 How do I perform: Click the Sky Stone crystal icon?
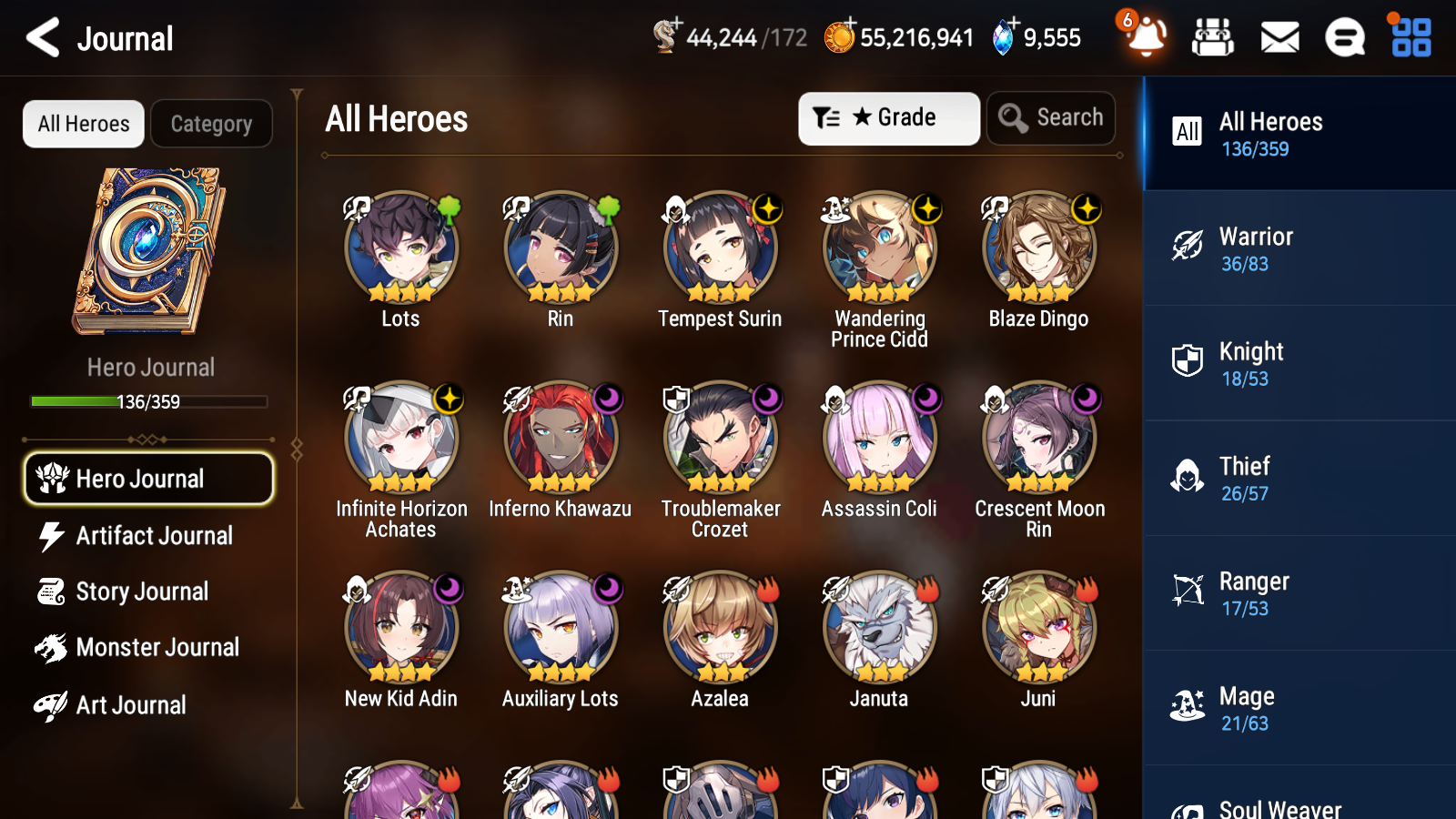click(1003, 37)
